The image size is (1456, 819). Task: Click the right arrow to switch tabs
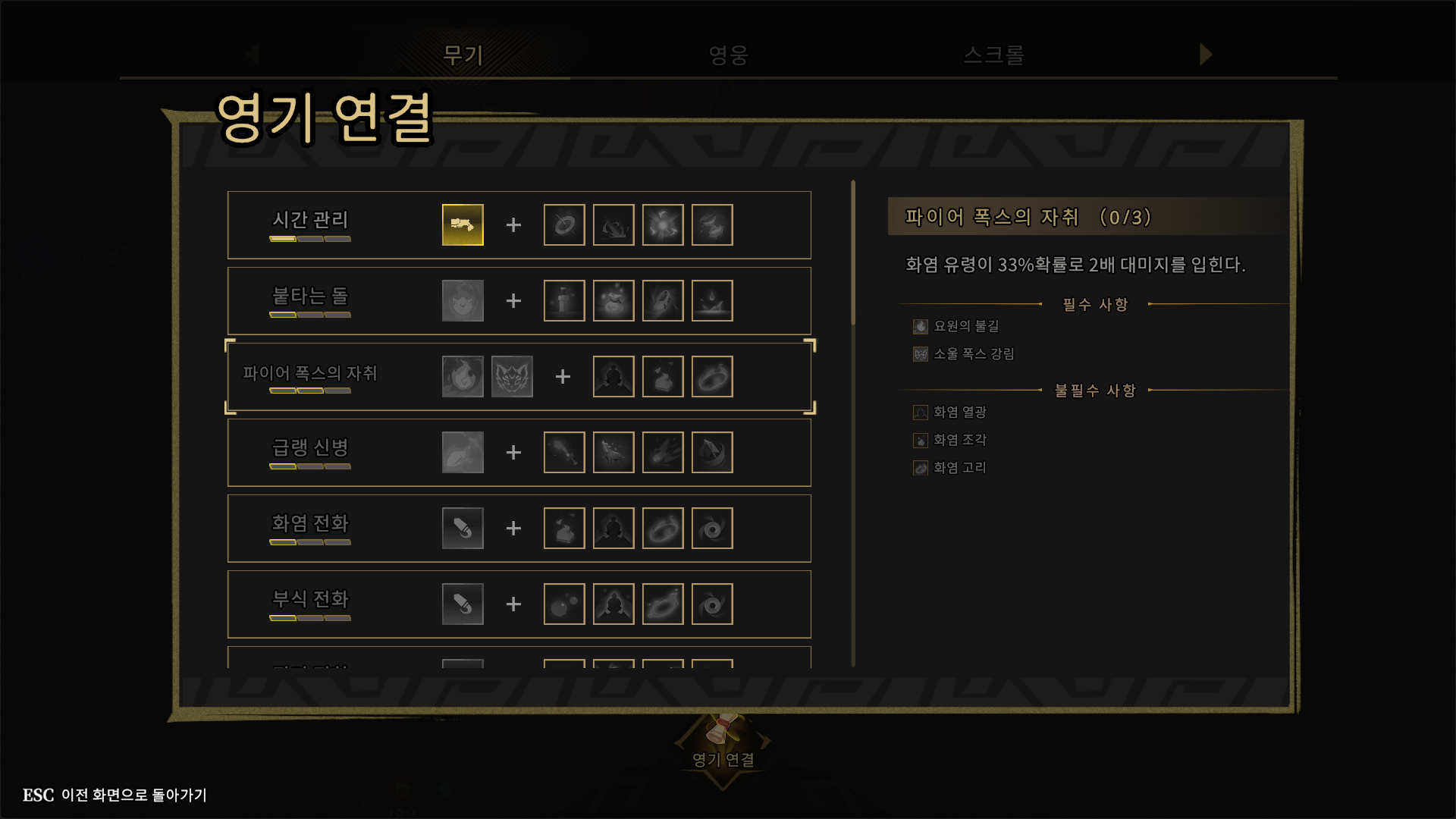pos(1205,55)
